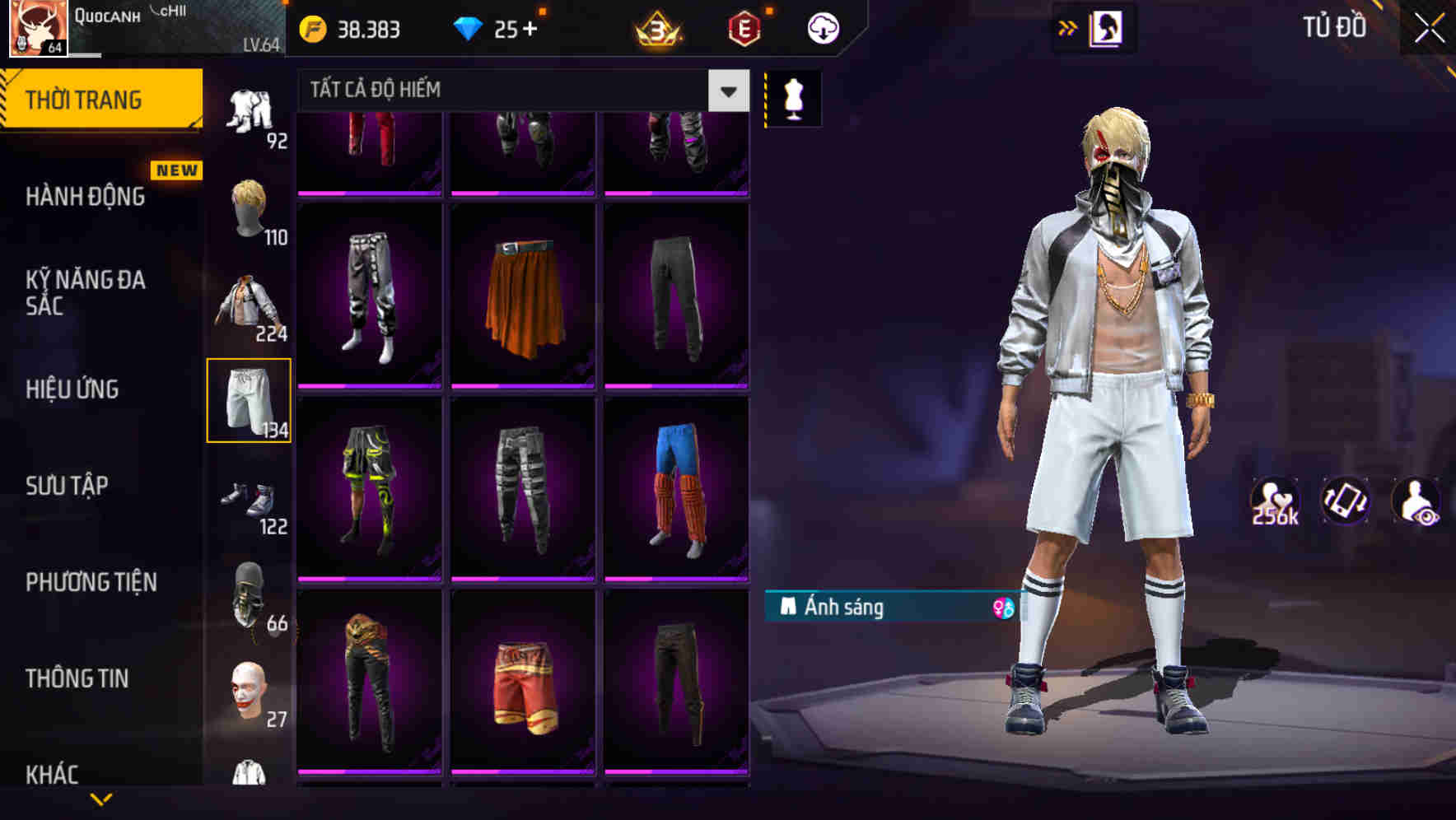Open the SƯU TẬP menu section
The width and height of the screenshot is (1456, 820).
(66, 486)
